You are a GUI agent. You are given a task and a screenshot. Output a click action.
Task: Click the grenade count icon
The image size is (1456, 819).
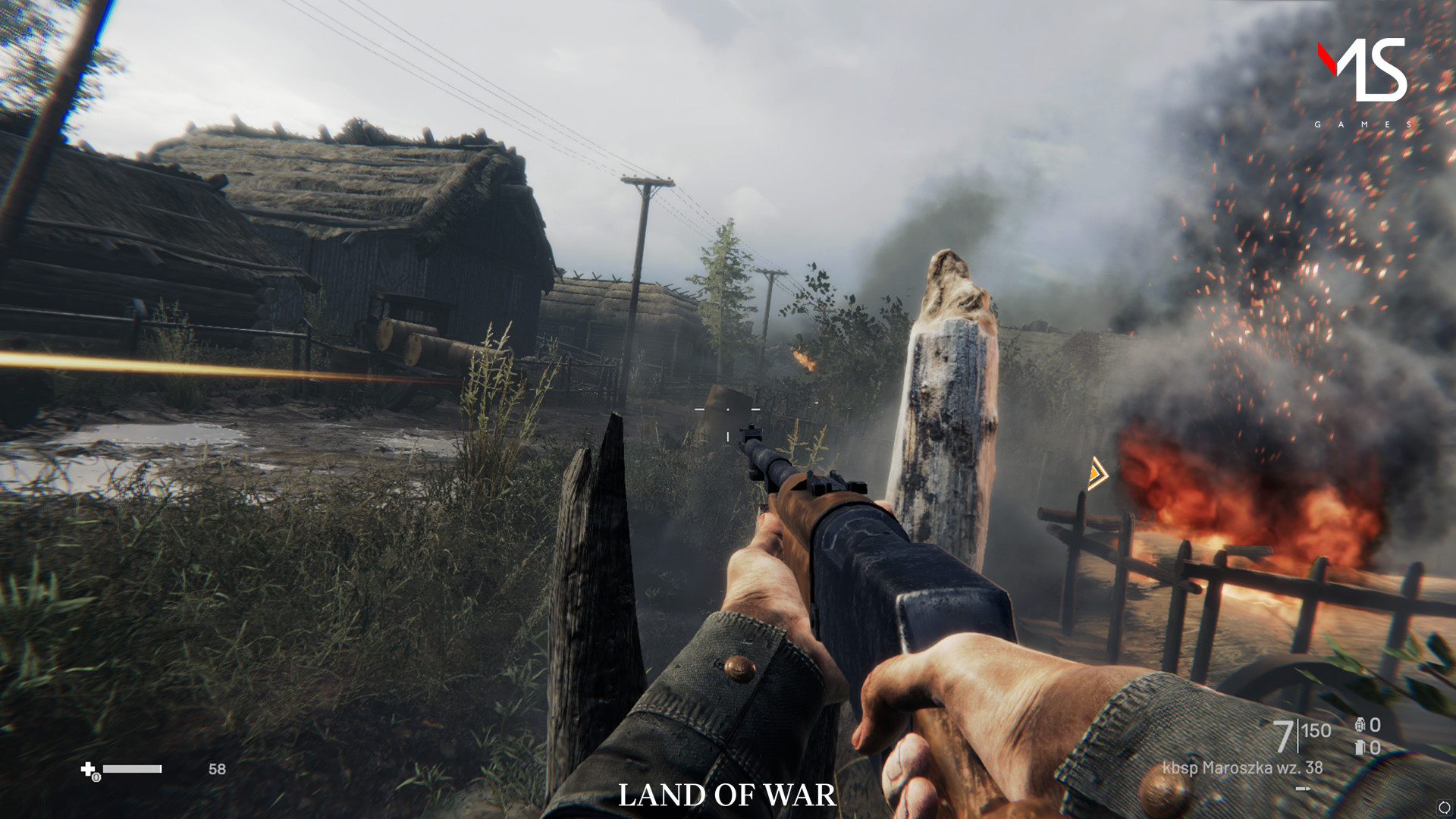tap(1360, 725)
